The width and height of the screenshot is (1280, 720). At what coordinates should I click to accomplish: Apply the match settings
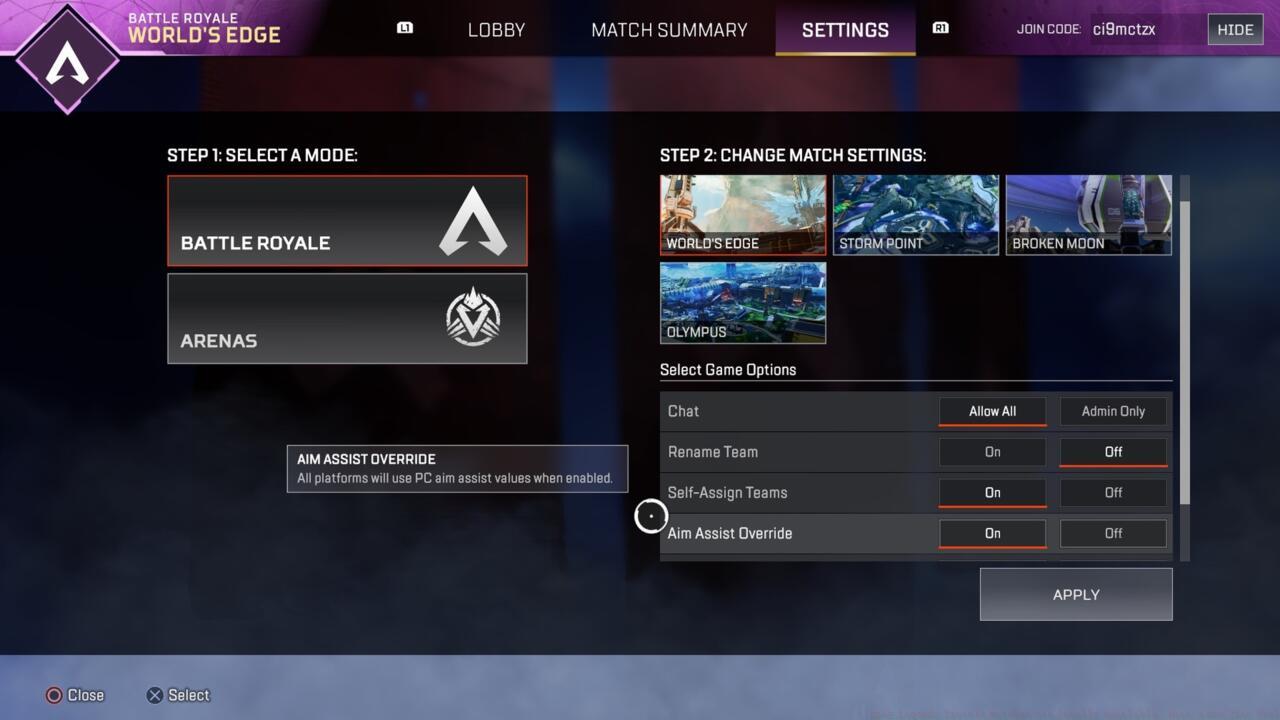(1075, 594)
